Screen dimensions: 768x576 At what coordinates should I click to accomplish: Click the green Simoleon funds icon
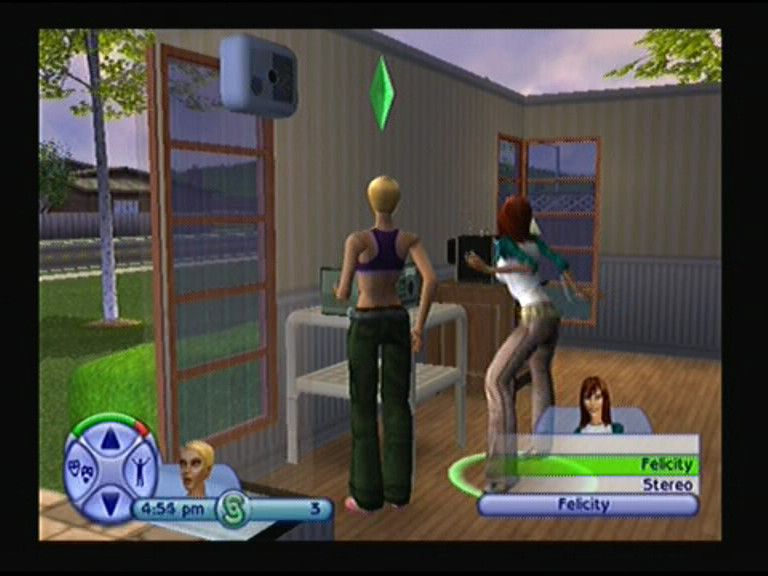(232, 508)
